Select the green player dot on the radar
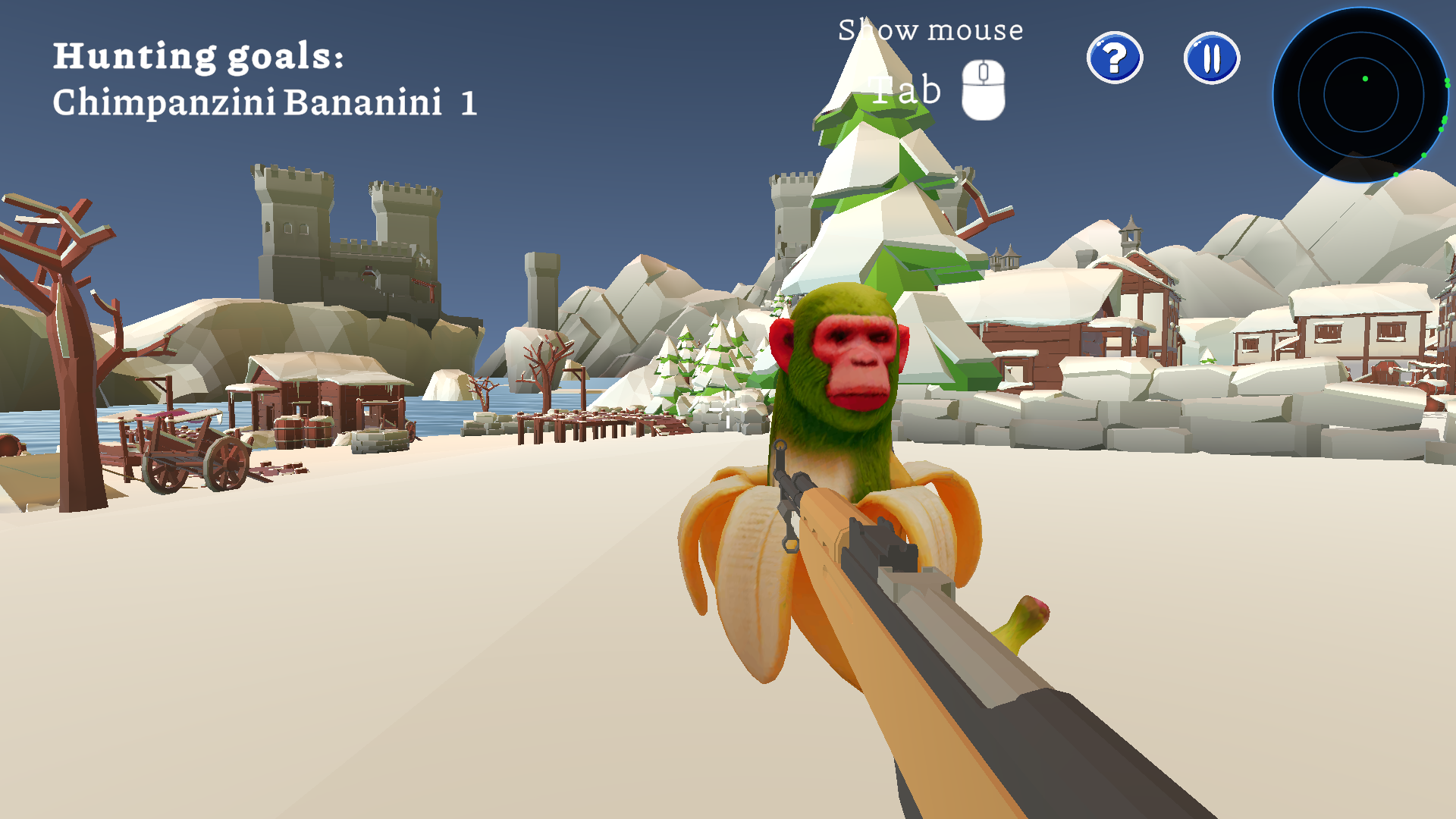 1363,78
